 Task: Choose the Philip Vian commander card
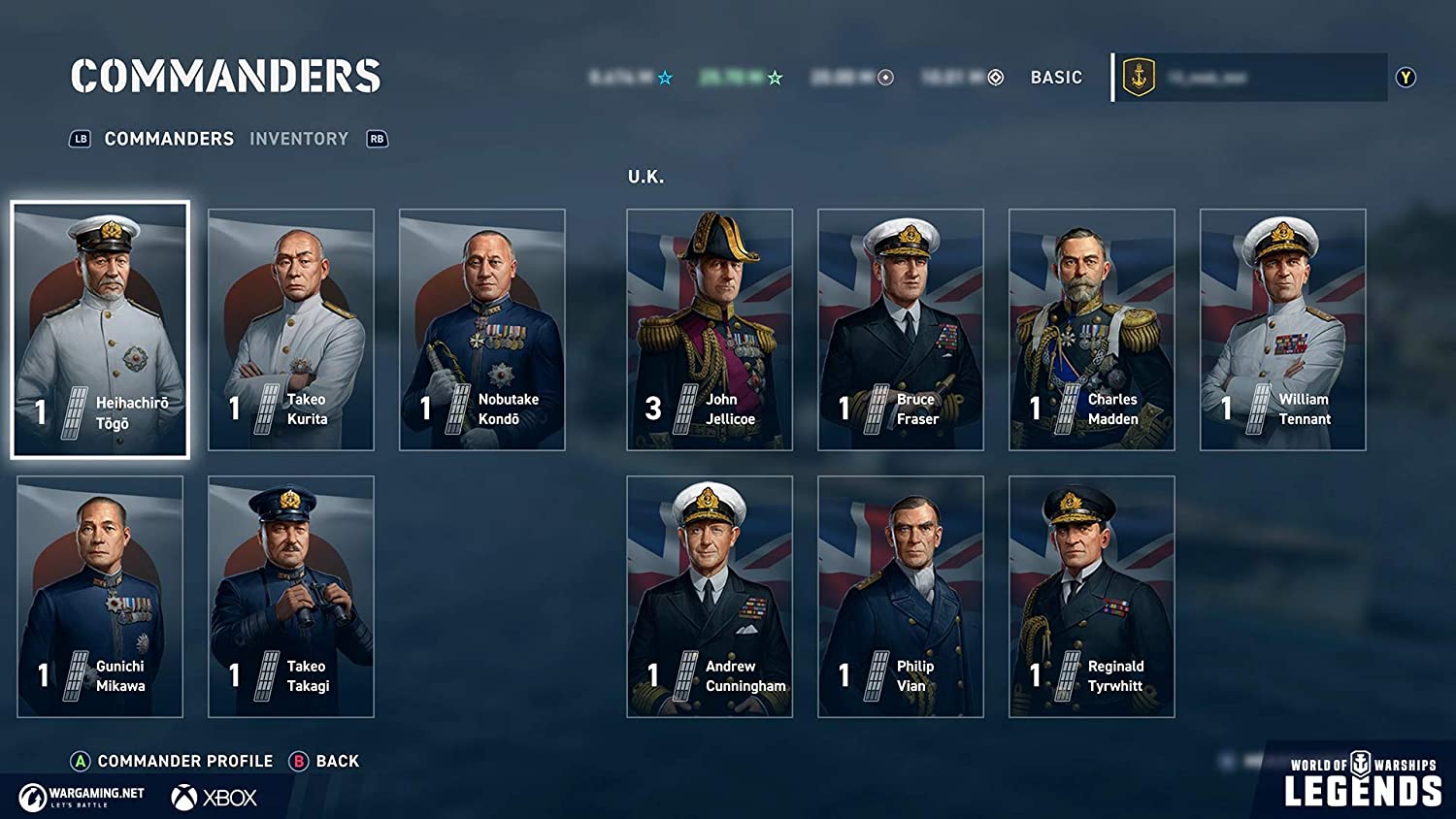(901, 596)
